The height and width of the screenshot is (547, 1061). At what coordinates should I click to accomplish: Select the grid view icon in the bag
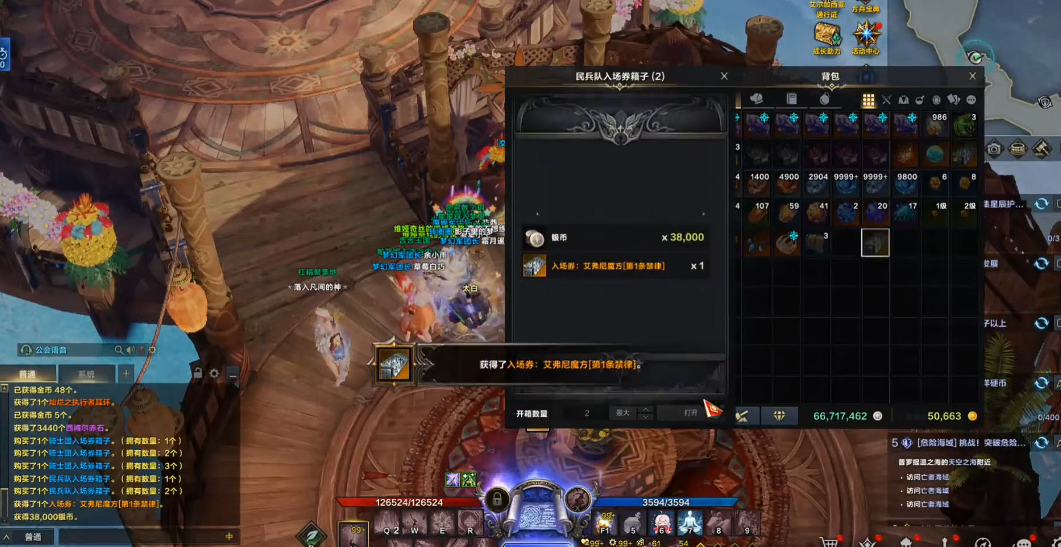[x=868, y=100]
